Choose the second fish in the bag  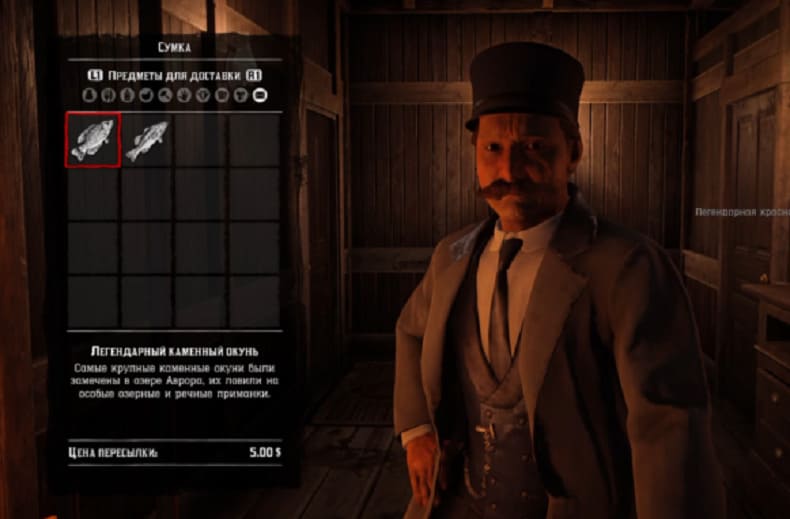[147, 139]
